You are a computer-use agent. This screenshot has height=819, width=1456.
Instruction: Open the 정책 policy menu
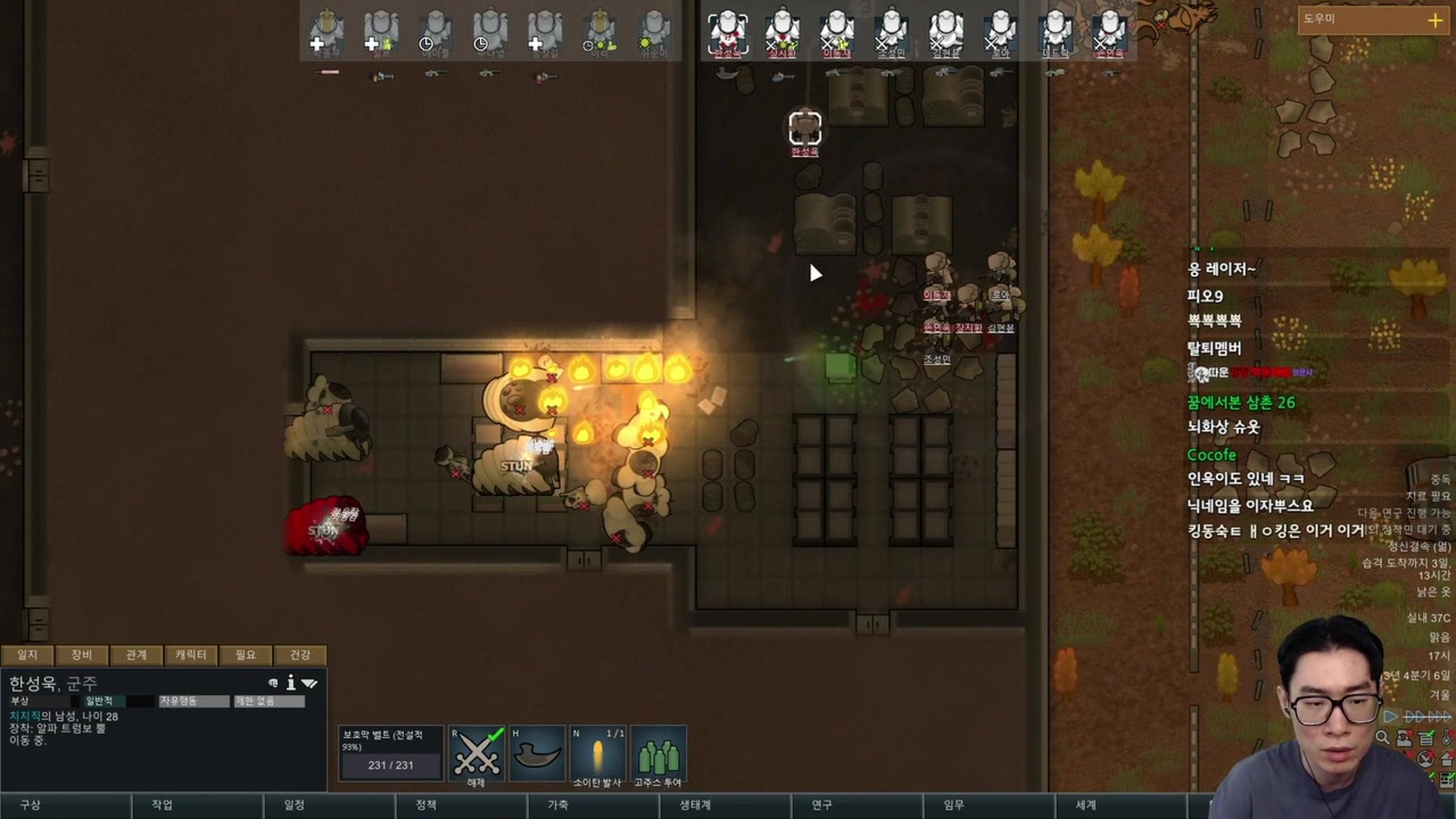(x=426, y=805)
